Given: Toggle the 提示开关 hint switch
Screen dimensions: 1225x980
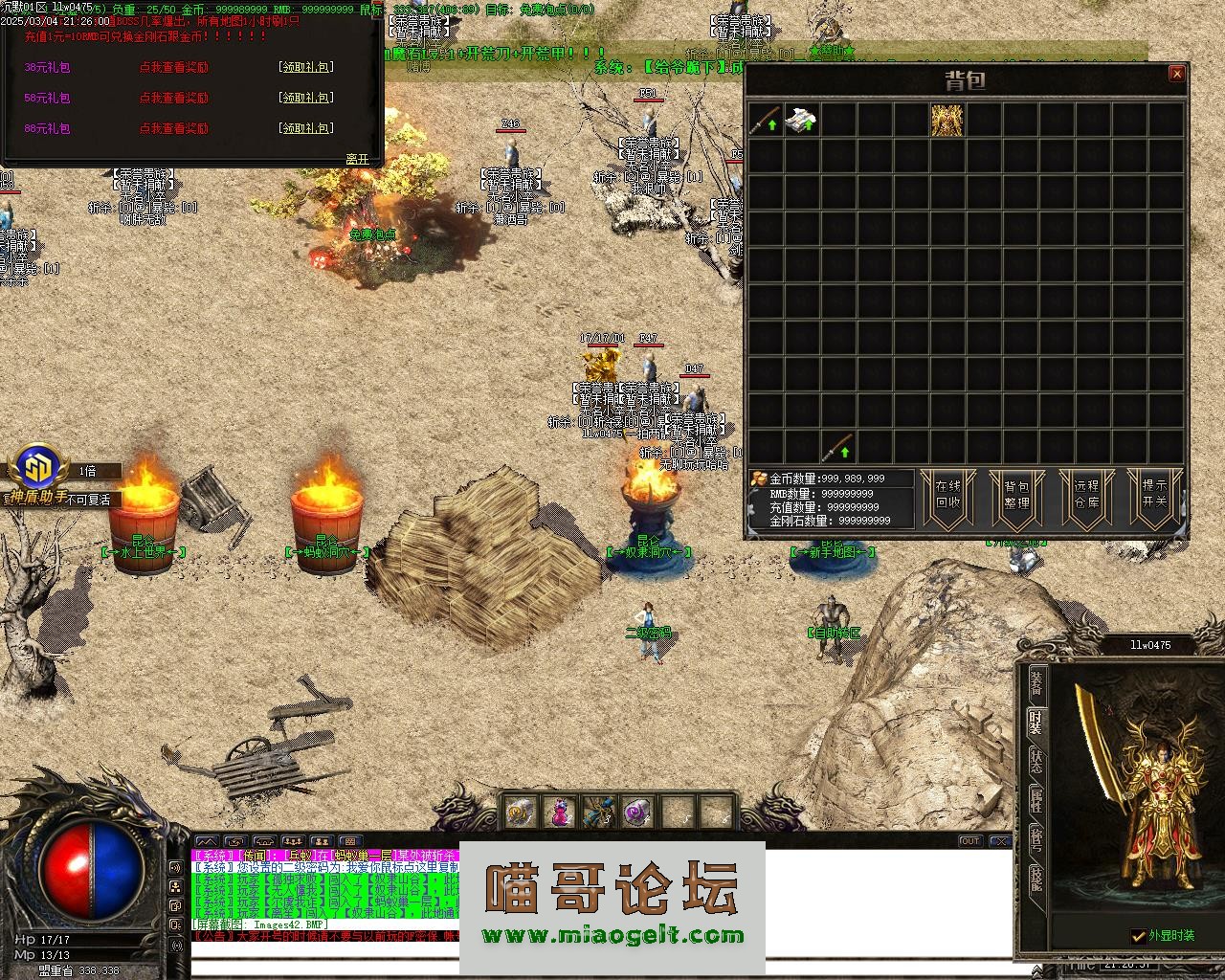Looking at the screenshot, I should (1155, 495).
